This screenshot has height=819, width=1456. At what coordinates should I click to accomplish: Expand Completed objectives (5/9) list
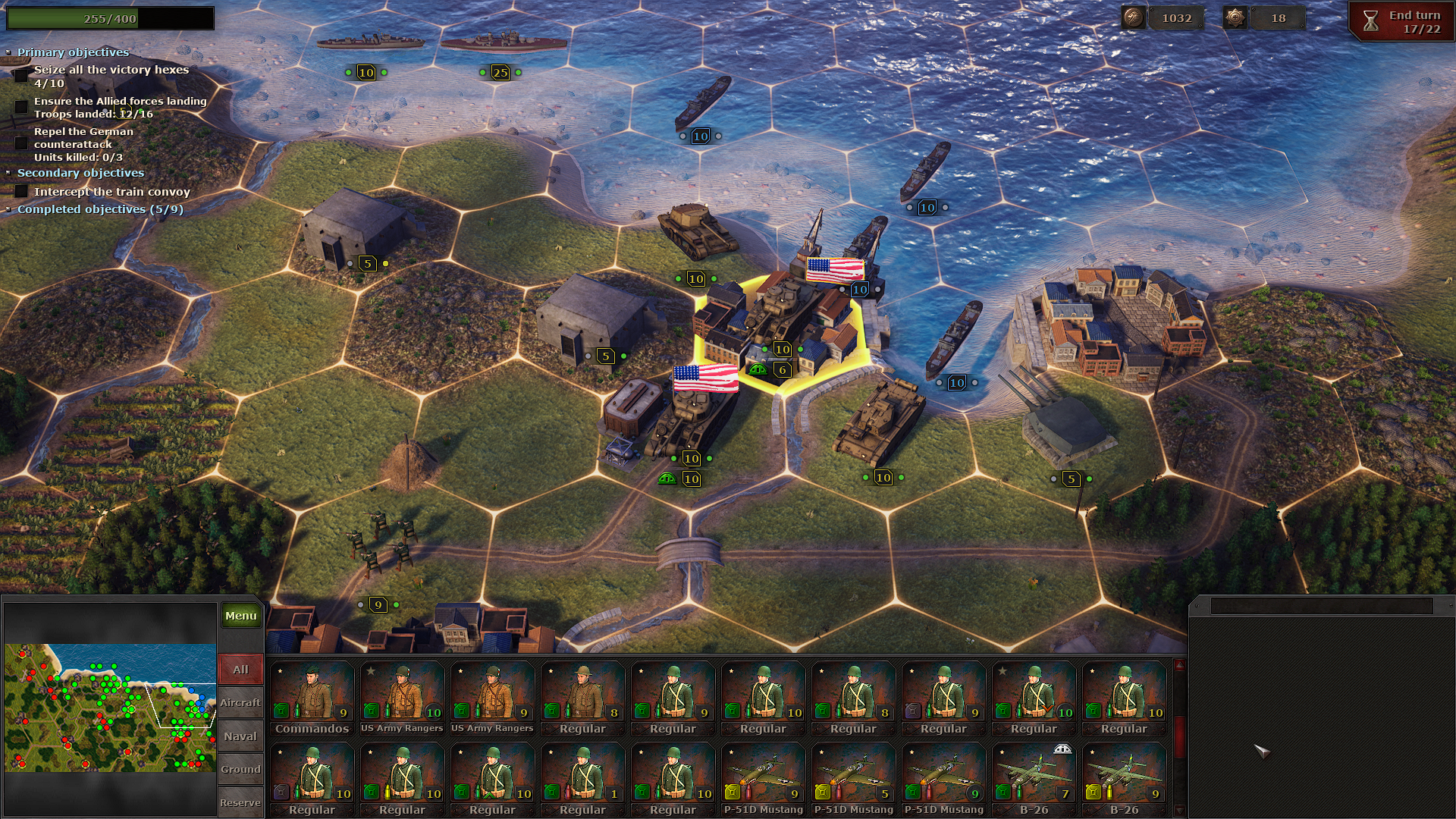click(x=100, y=209)
